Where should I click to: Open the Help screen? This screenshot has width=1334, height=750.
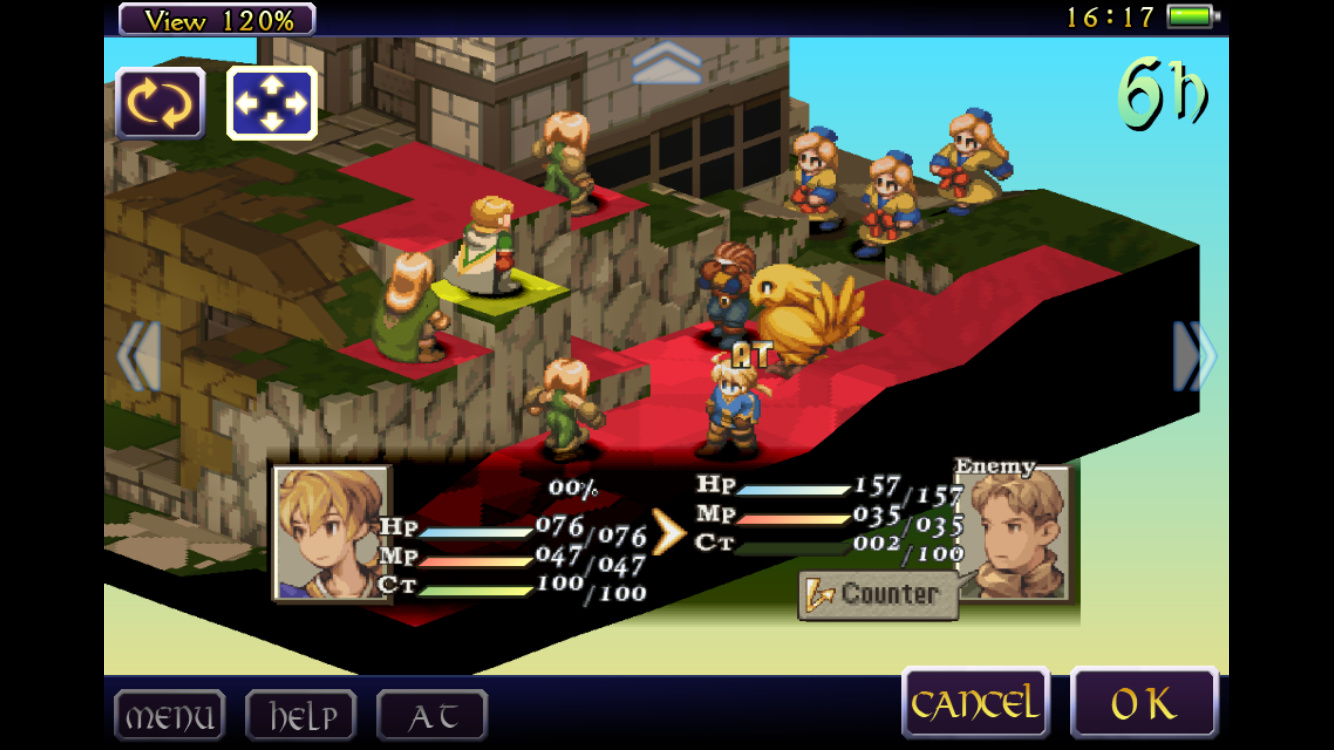[301, 716]
